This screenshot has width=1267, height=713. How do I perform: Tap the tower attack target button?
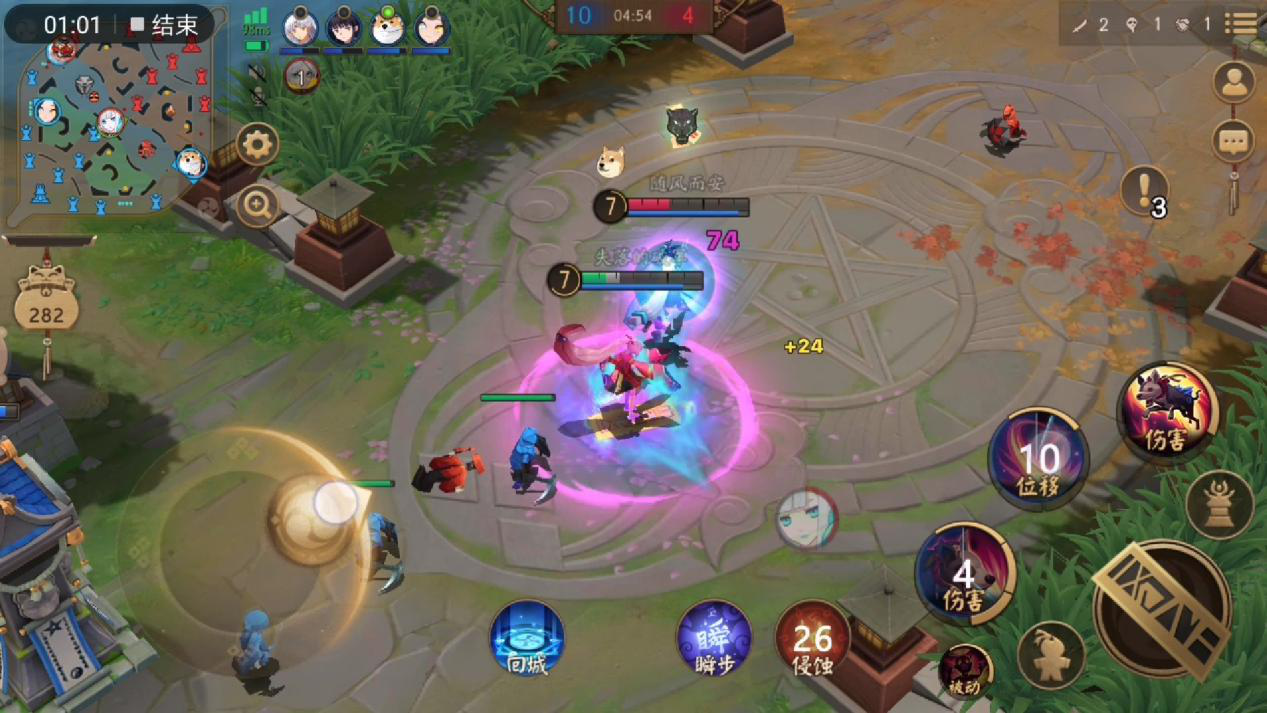(1219, 504)
